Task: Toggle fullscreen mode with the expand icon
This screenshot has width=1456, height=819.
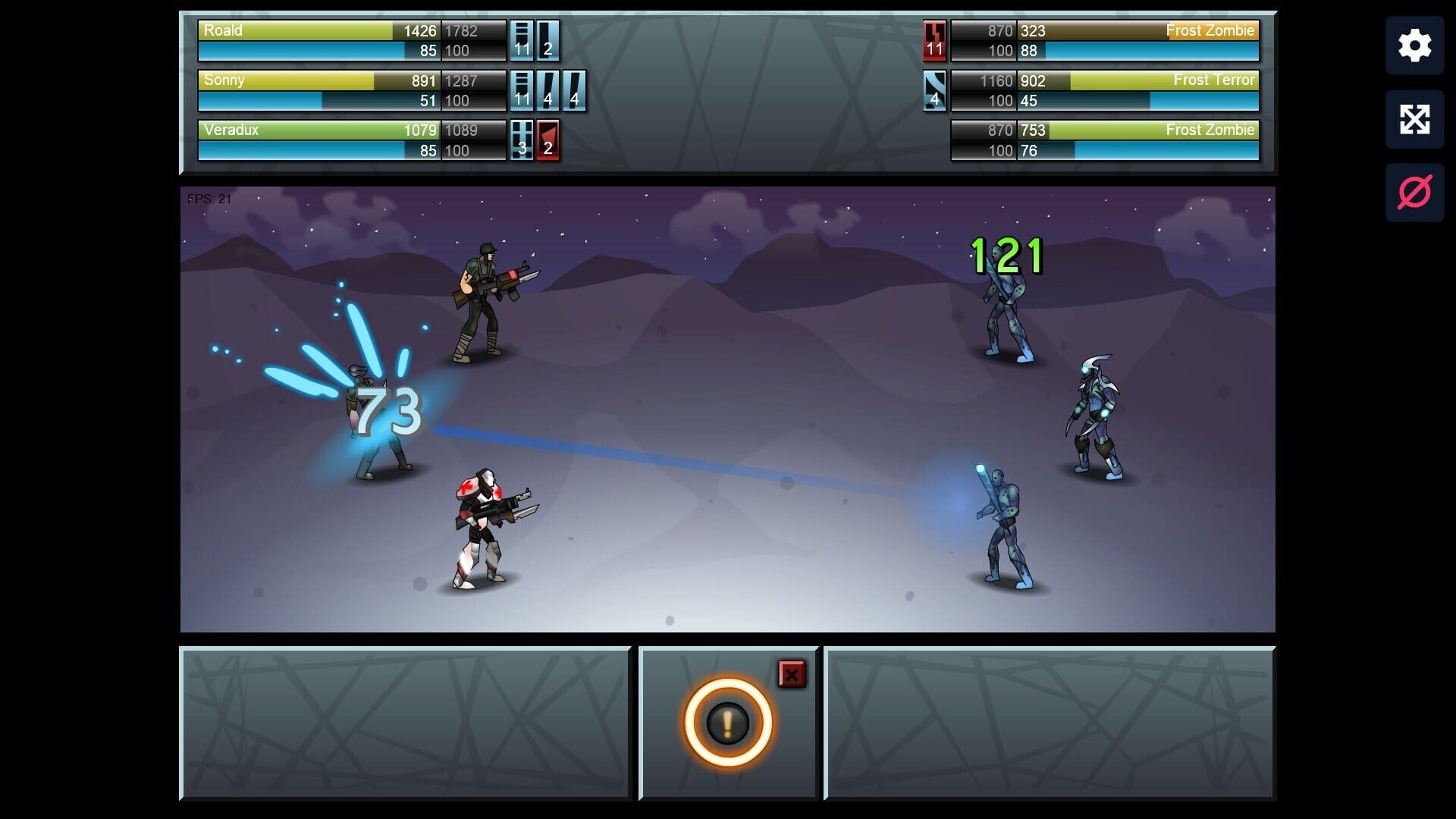Action: [1414, 118]
